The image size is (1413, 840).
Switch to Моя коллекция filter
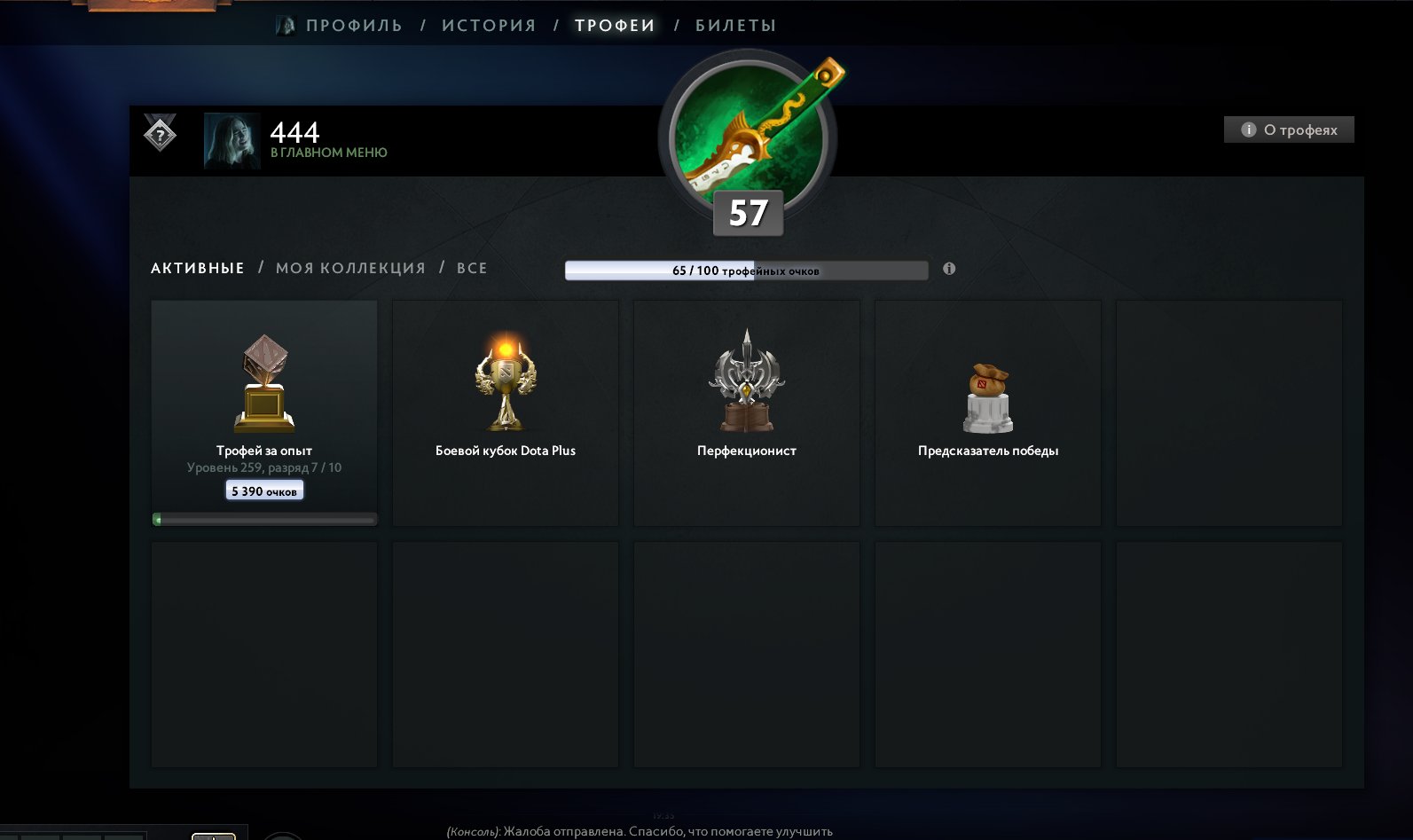click(x=350, y=268)
